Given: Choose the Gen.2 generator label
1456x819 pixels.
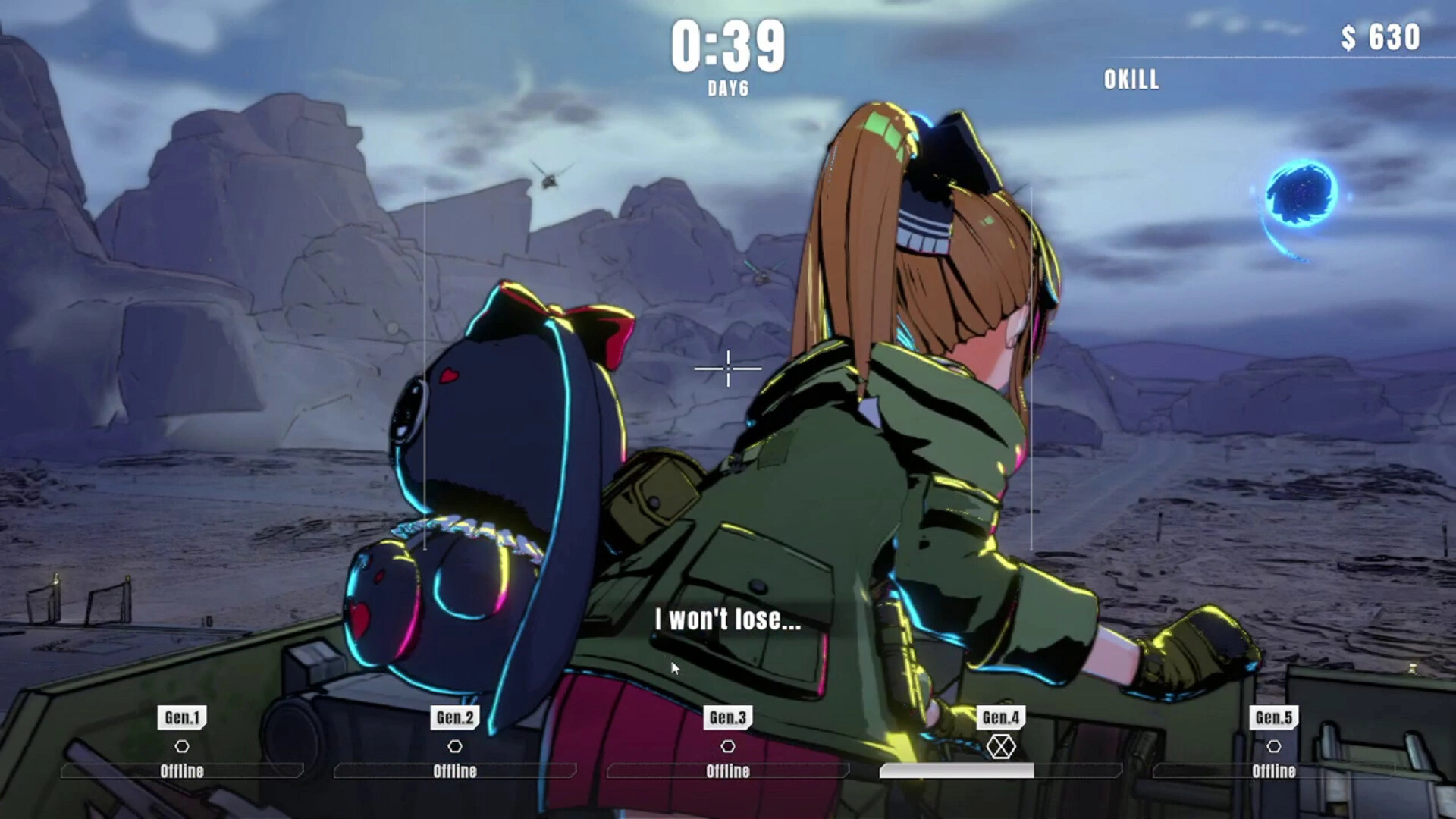Looking at the screenshot, I should tap(455, 717).
